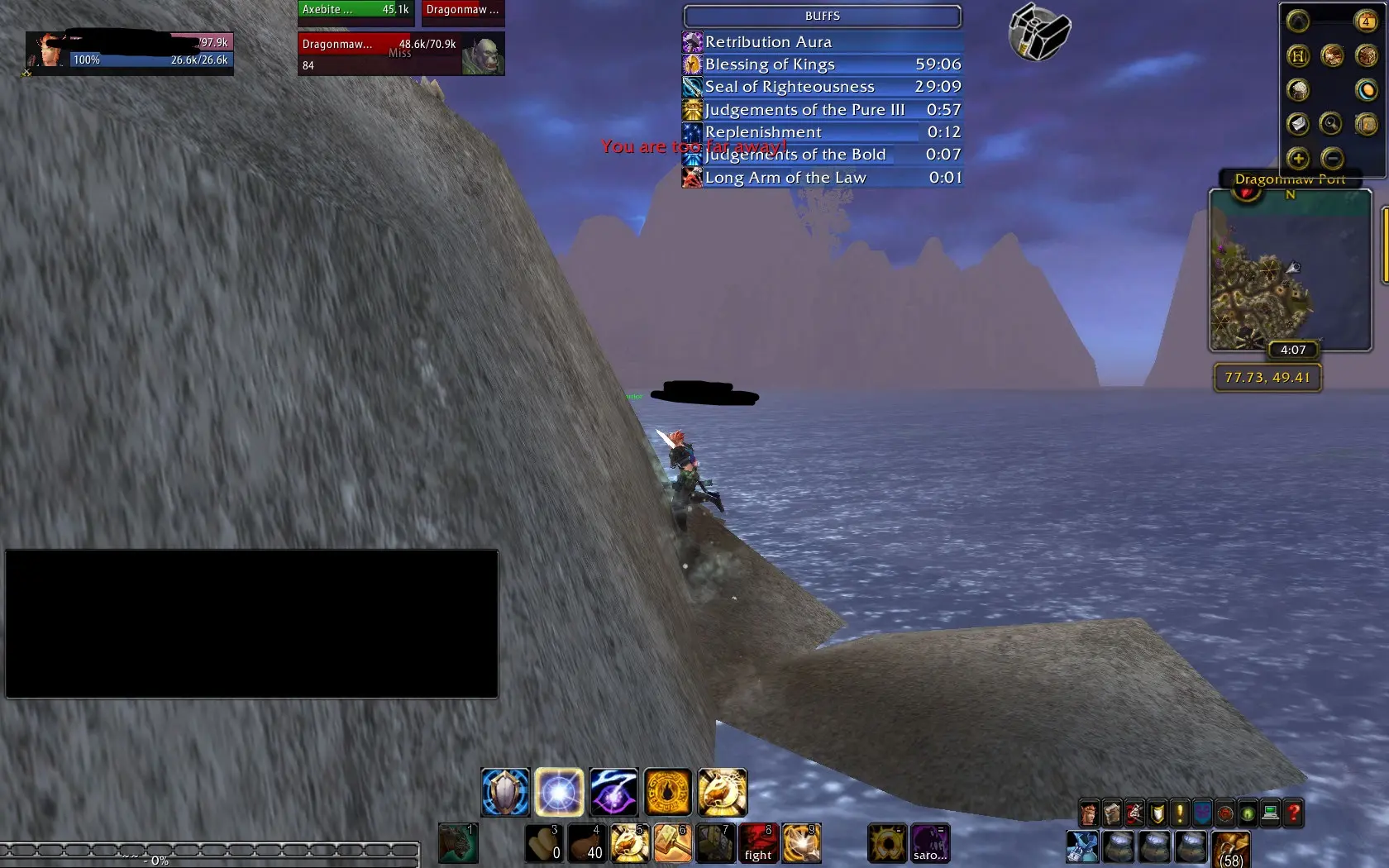Image resolution: width=1389 pixels, height=868 pixels.
Task: Open the backpack showing 58 free slots
Action: tap(1231, 848)
